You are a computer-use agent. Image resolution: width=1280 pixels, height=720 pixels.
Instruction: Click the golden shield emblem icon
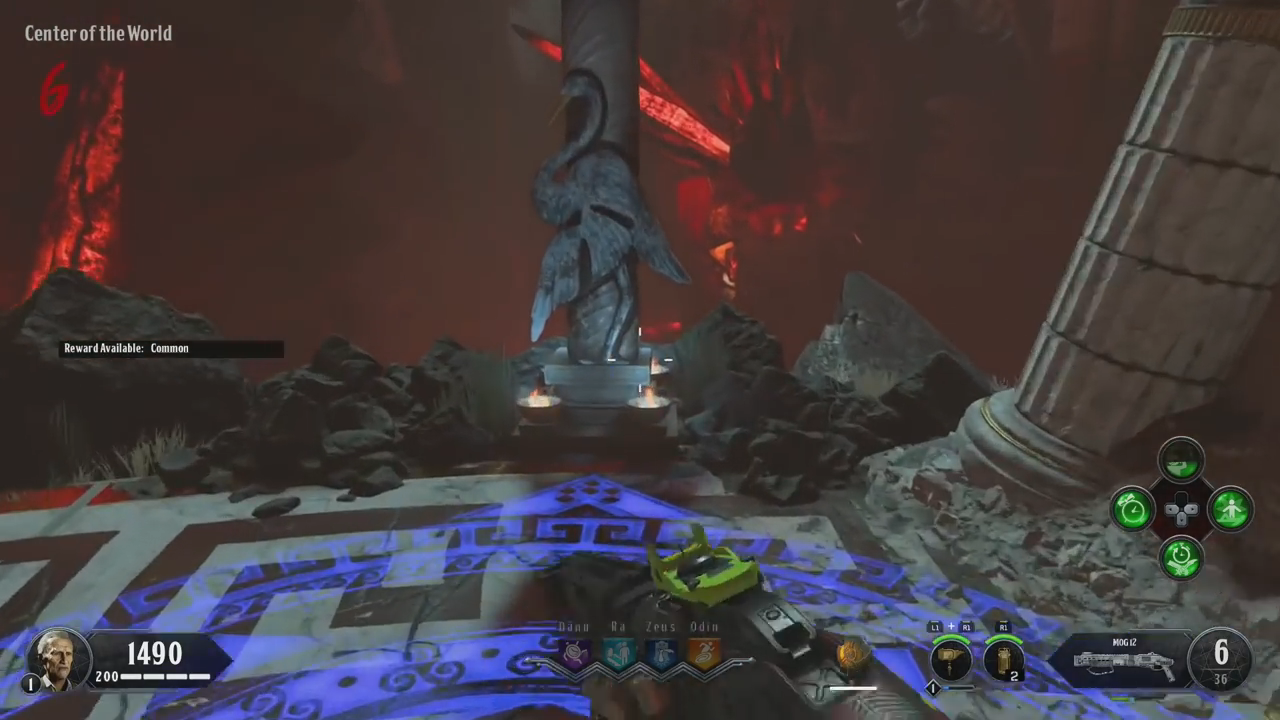853,655
